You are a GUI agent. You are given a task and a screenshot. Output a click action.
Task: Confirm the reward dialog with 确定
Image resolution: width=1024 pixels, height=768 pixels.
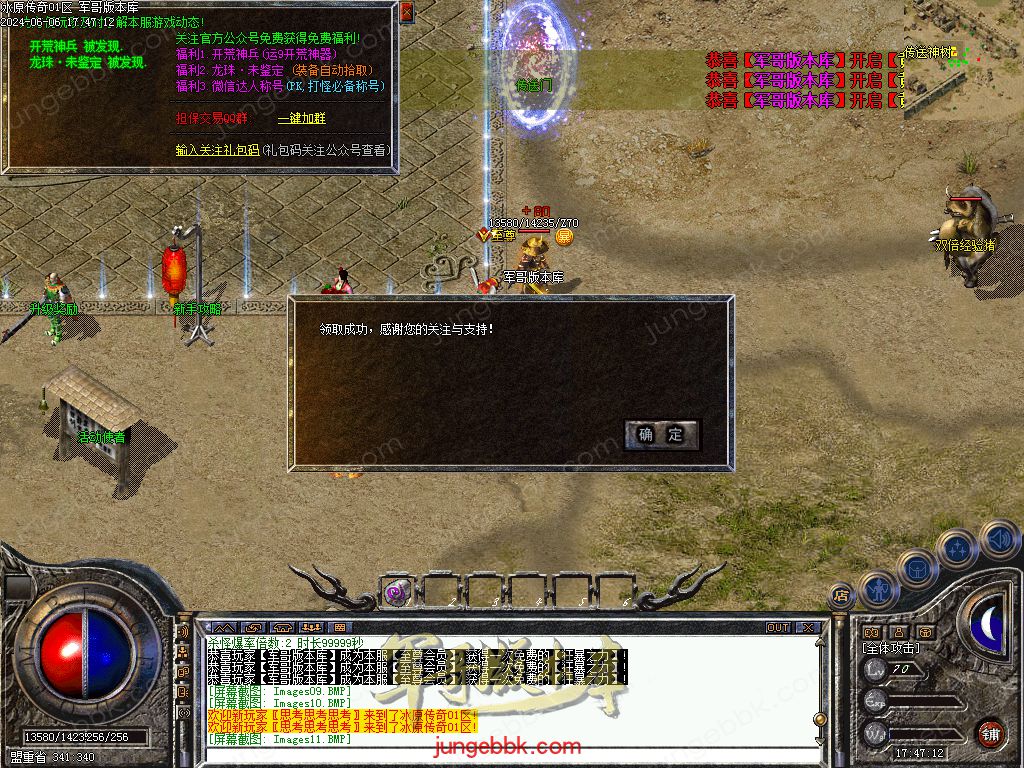(661, 434)
